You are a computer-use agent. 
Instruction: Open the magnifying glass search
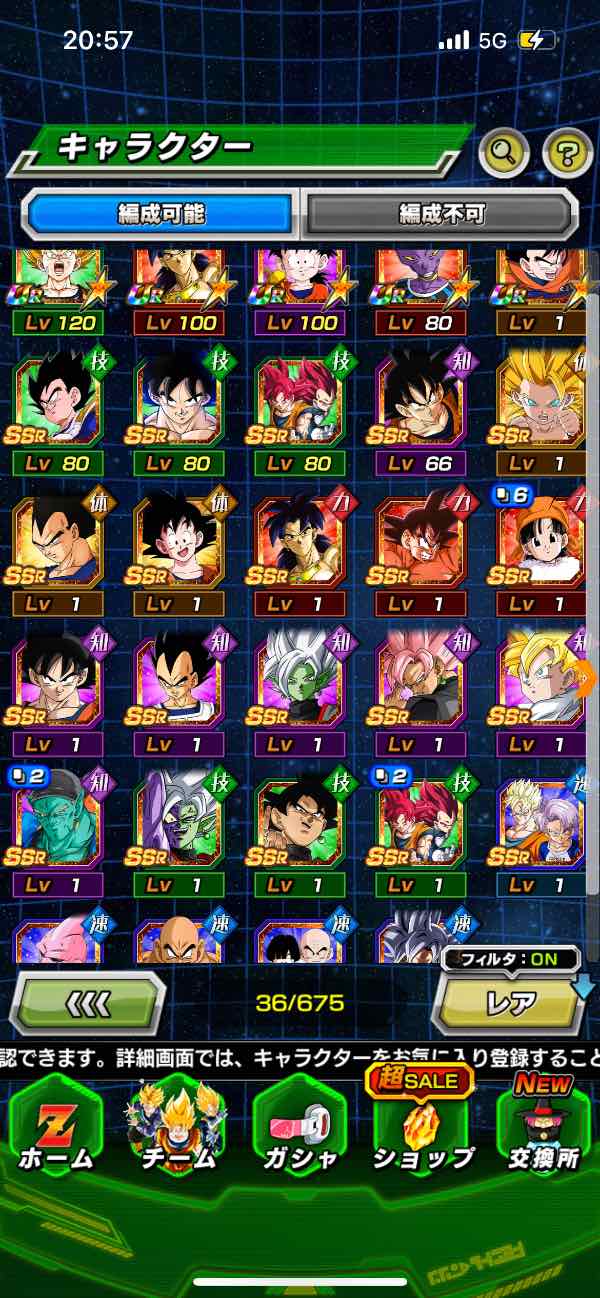(504, 152)
